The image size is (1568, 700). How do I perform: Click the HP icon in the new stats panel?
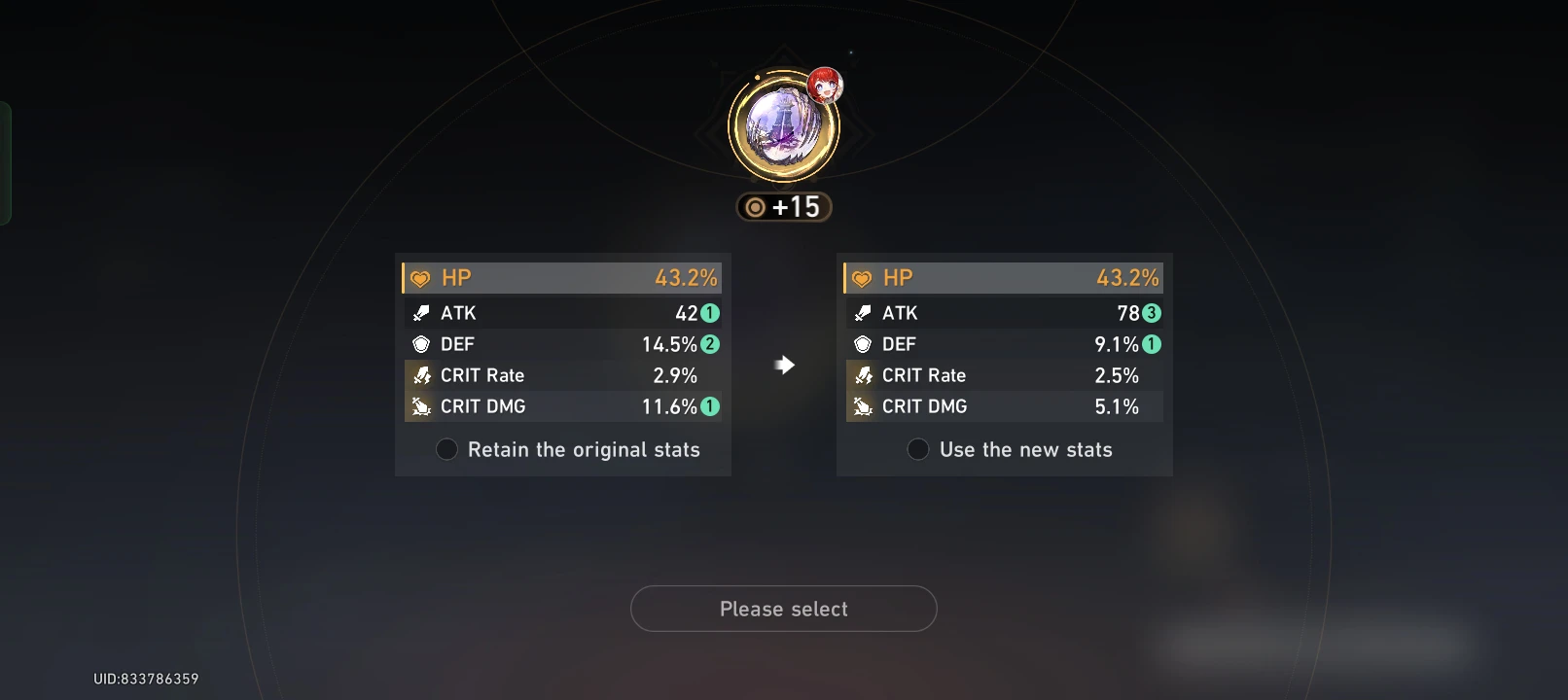861,277
